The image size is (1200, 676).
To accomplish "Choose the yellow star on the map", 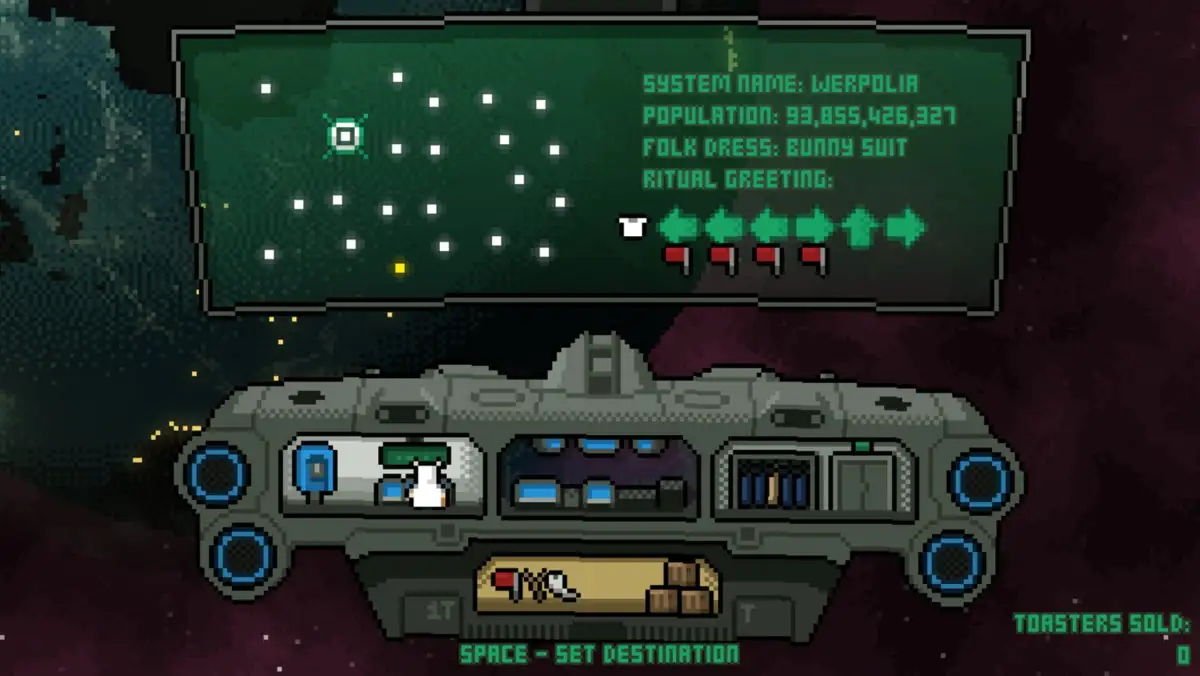I will (400, 268).
